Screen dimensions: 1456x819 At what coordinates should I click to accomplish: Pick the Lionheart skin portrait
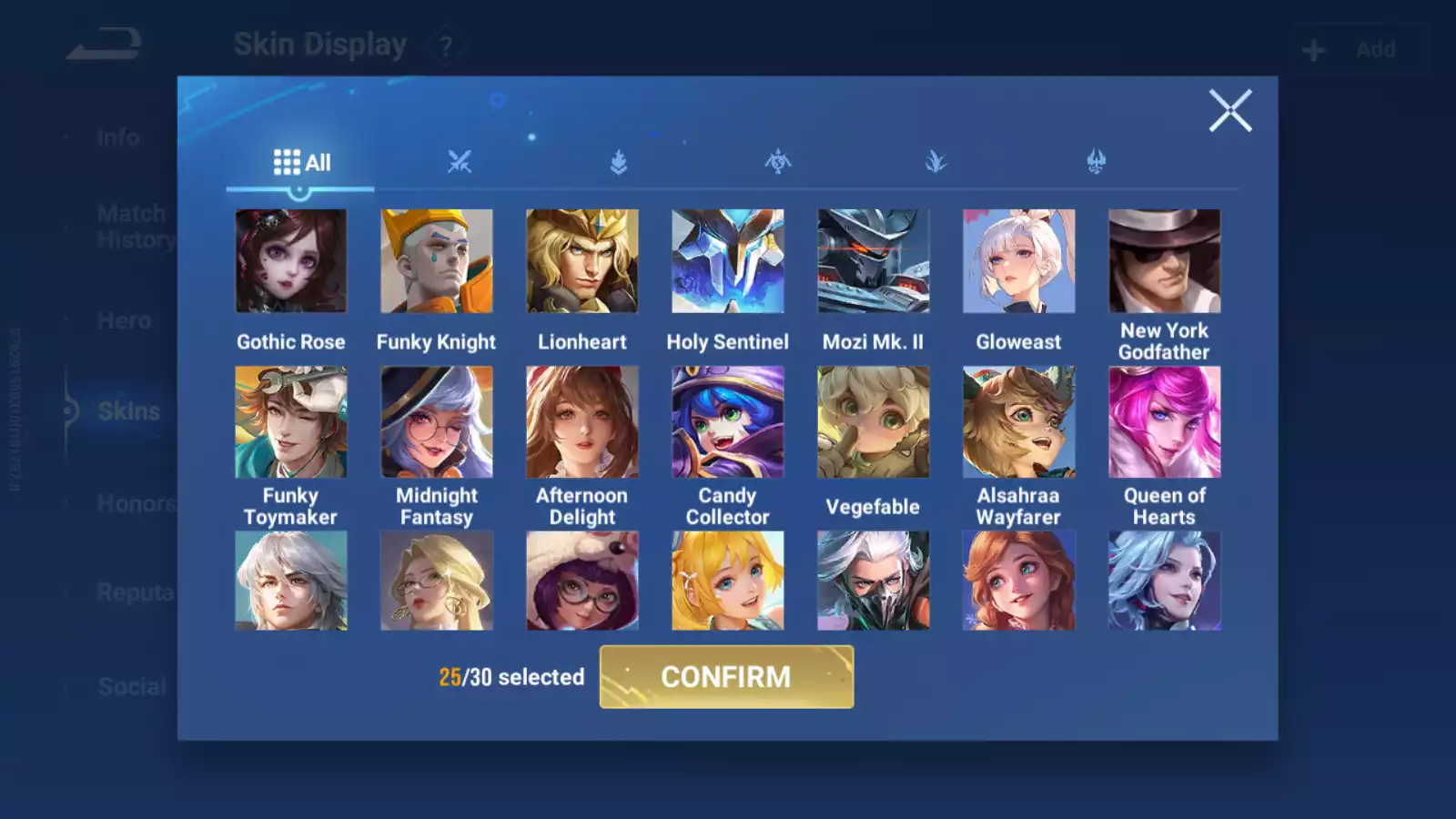pyautogui.click(x=582, y=262)
